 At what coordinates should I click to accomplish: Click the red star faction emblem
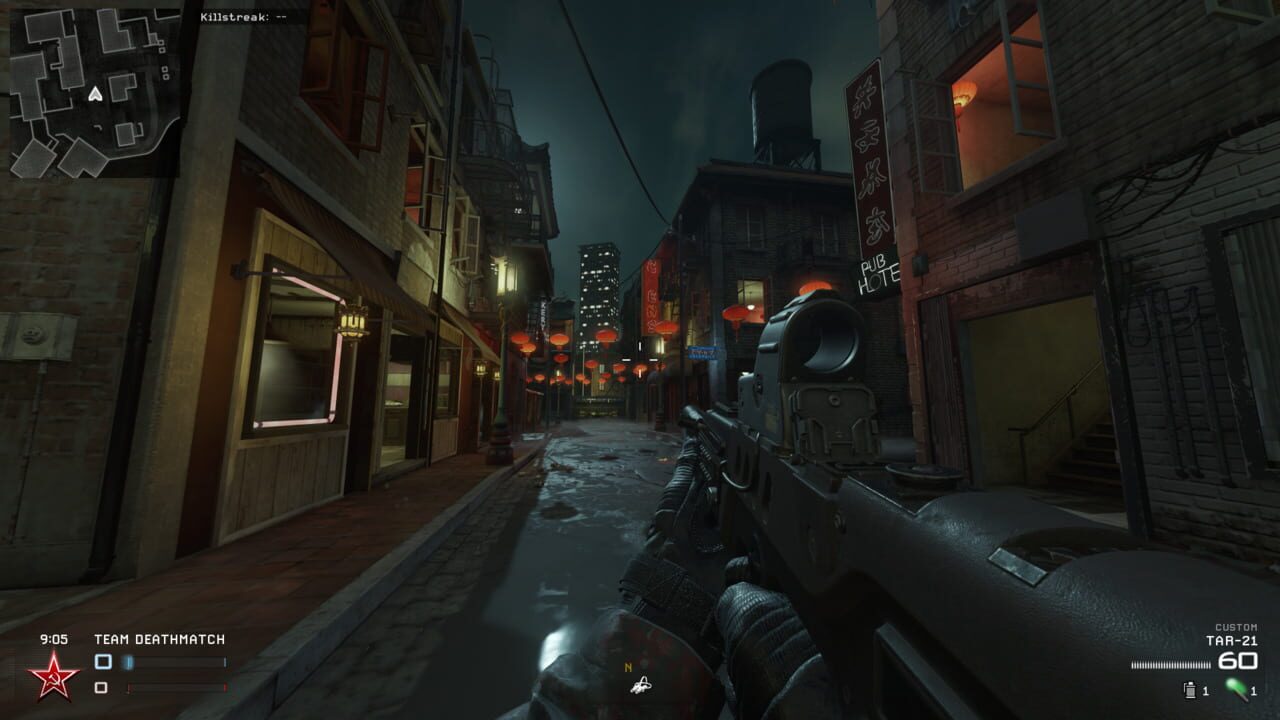click(55, 677)
